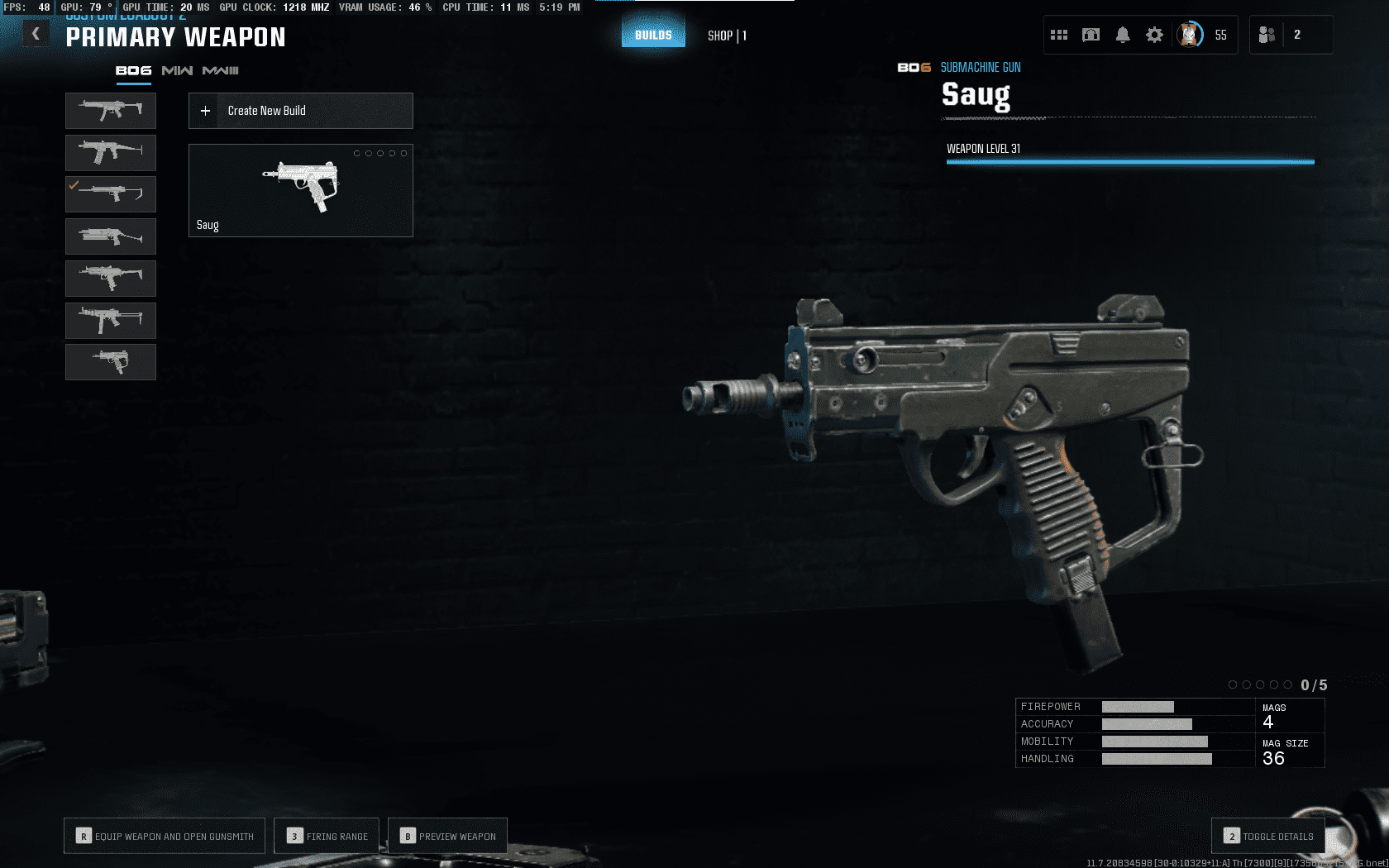
Task: Click the Preview Weapon button
Action: [447, 836]
